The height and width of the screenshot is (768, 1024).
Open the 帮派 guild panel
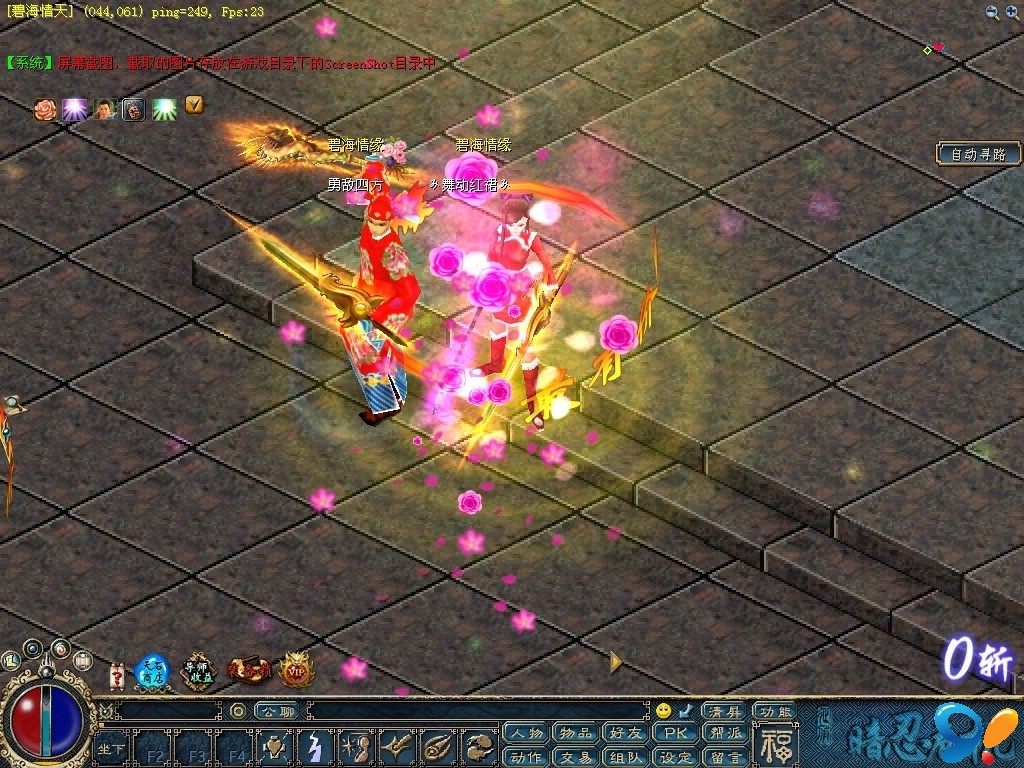click(726, 733)
